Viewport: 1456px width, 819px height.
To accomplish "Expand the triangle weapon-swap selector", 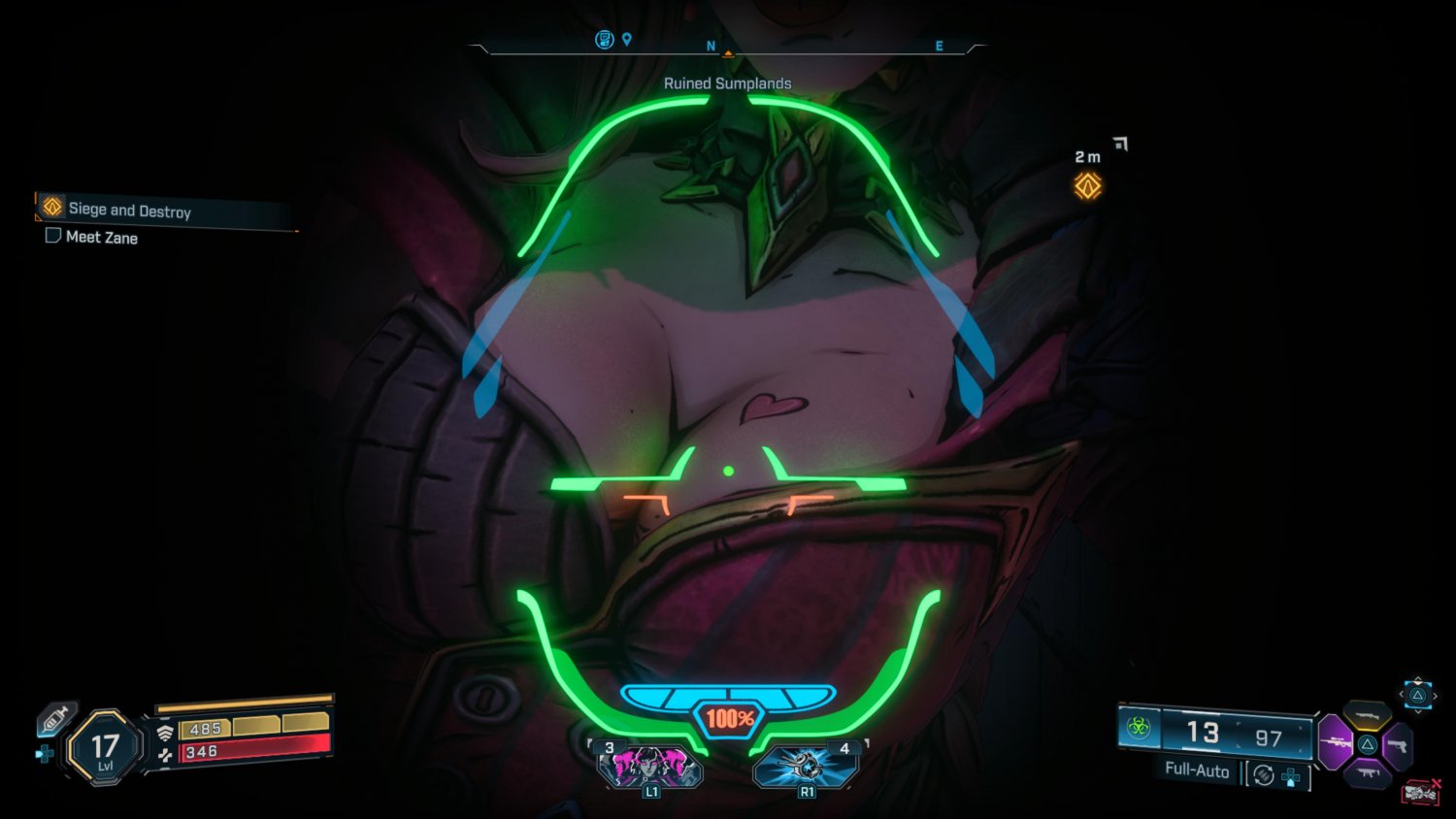I will coord(1418,696).
